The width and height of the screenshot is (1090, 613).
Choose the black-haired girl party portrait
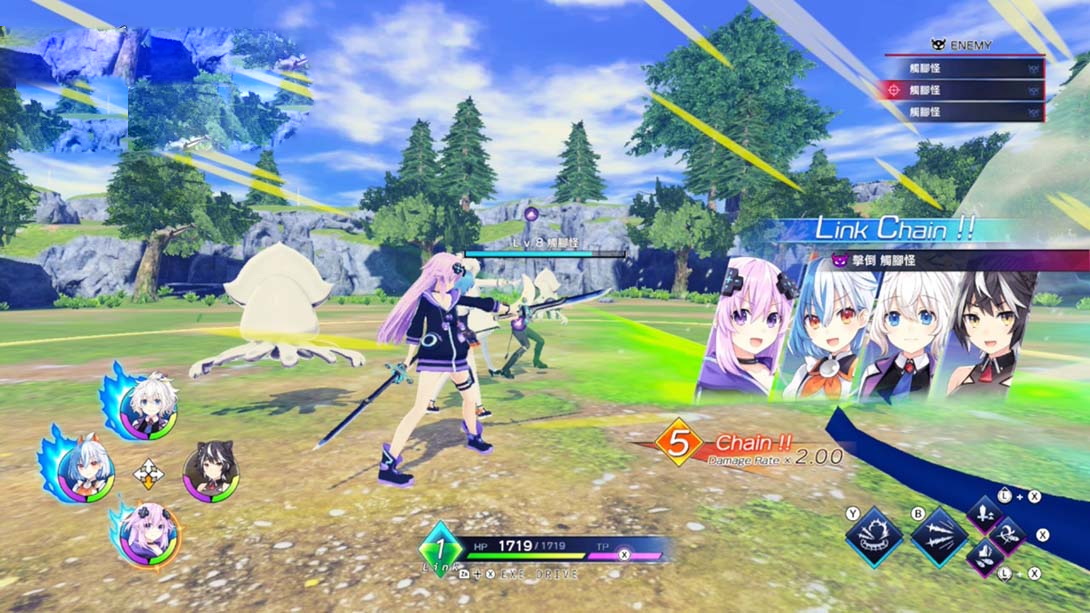click(211, 473)
